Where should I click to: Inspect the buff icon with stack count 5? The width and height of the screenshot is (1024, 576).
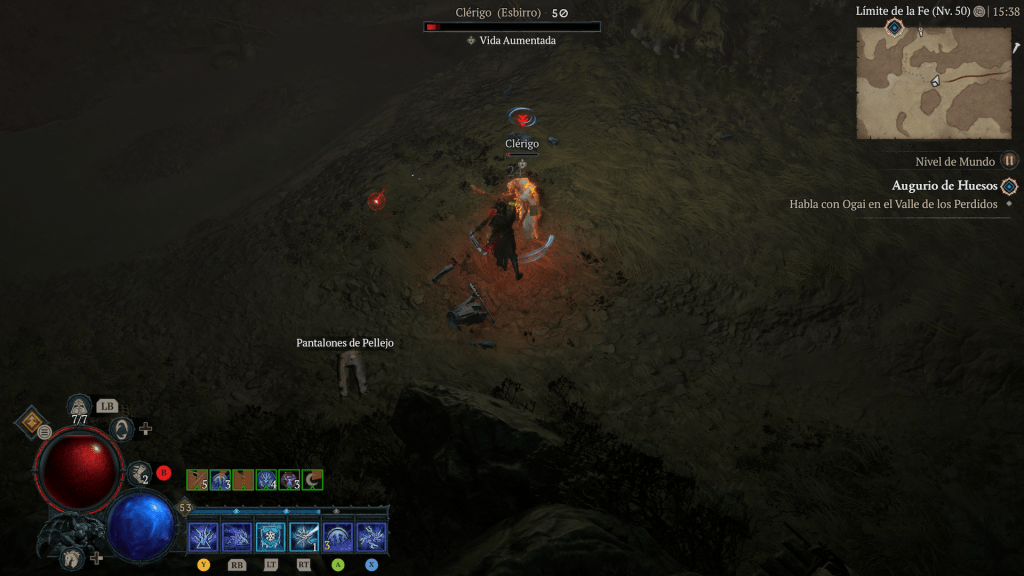click(x=197, y=480)
